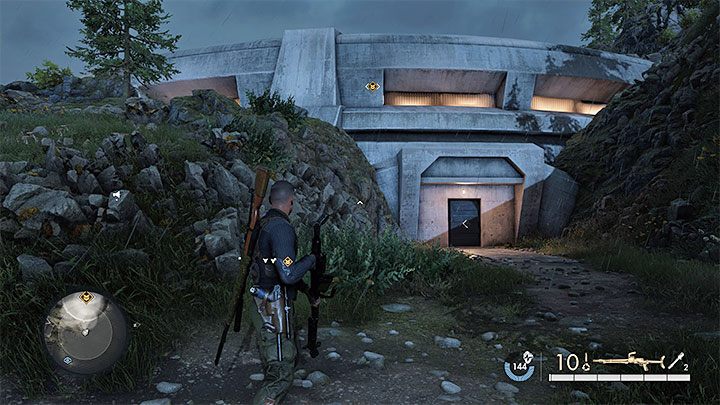Click the yellow objective marker on the bunker

[x=373, y=87]
